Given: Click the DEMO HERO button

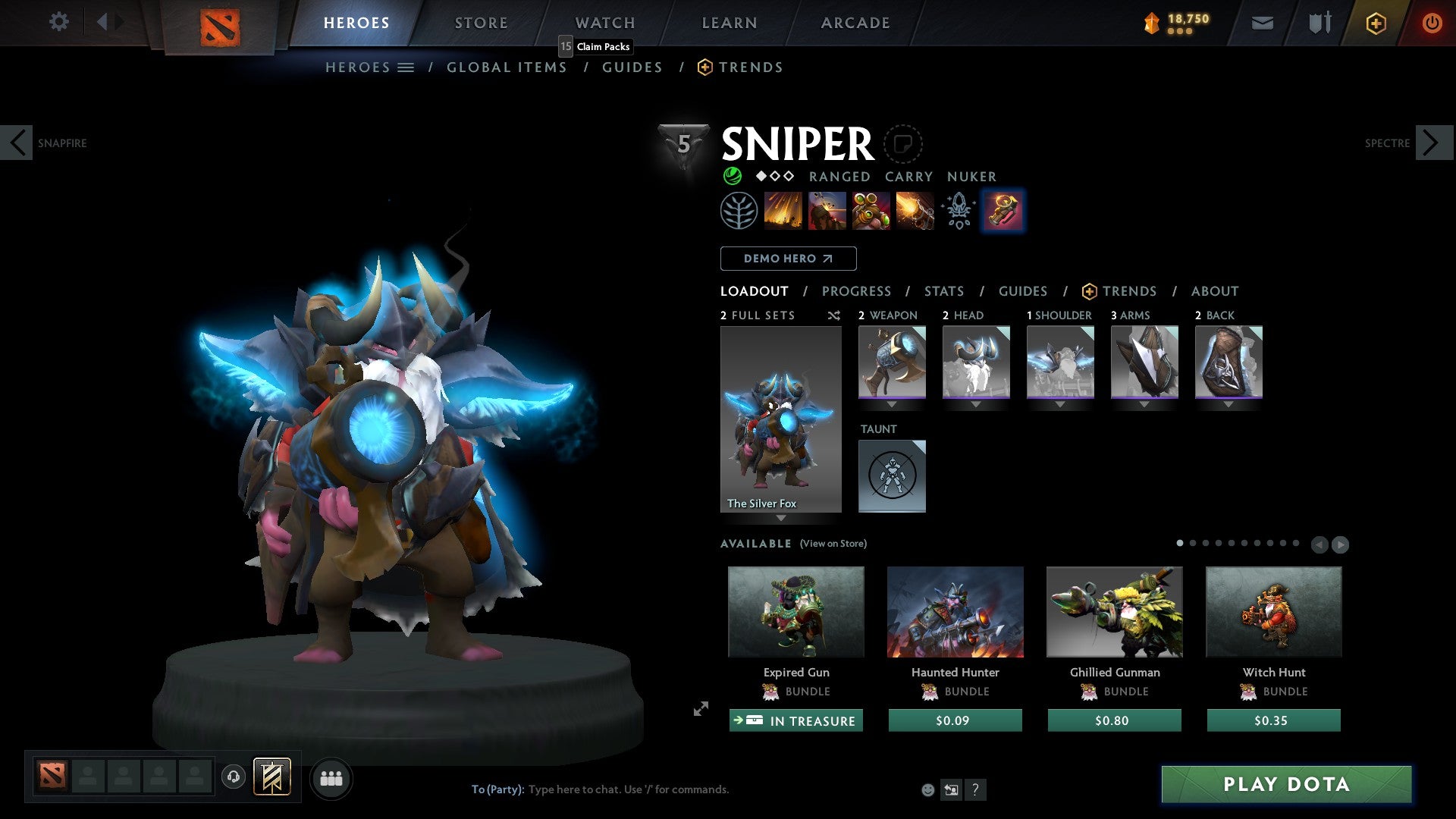Looking at the screenshot, I should click(787, 258).
